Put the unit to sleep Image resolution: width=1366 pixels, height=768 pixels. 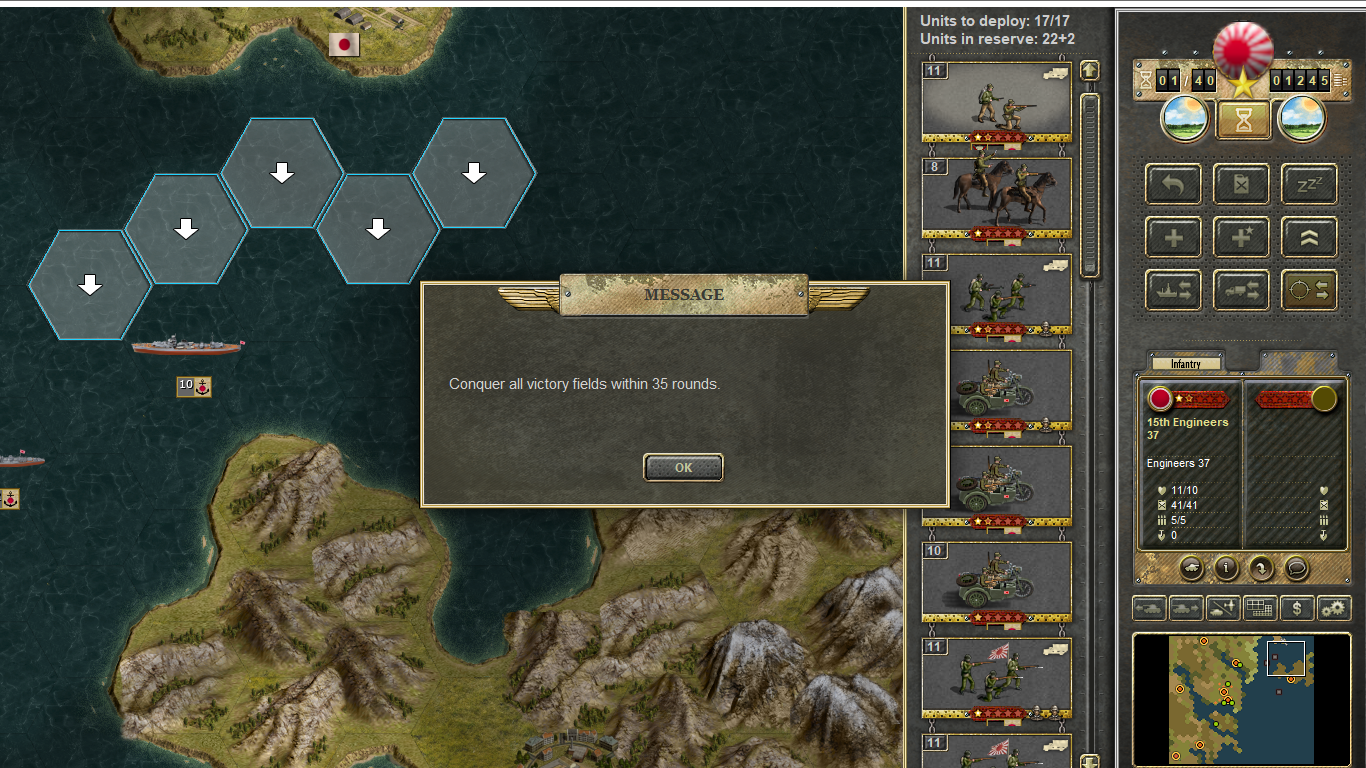[x=1309, y=185]
